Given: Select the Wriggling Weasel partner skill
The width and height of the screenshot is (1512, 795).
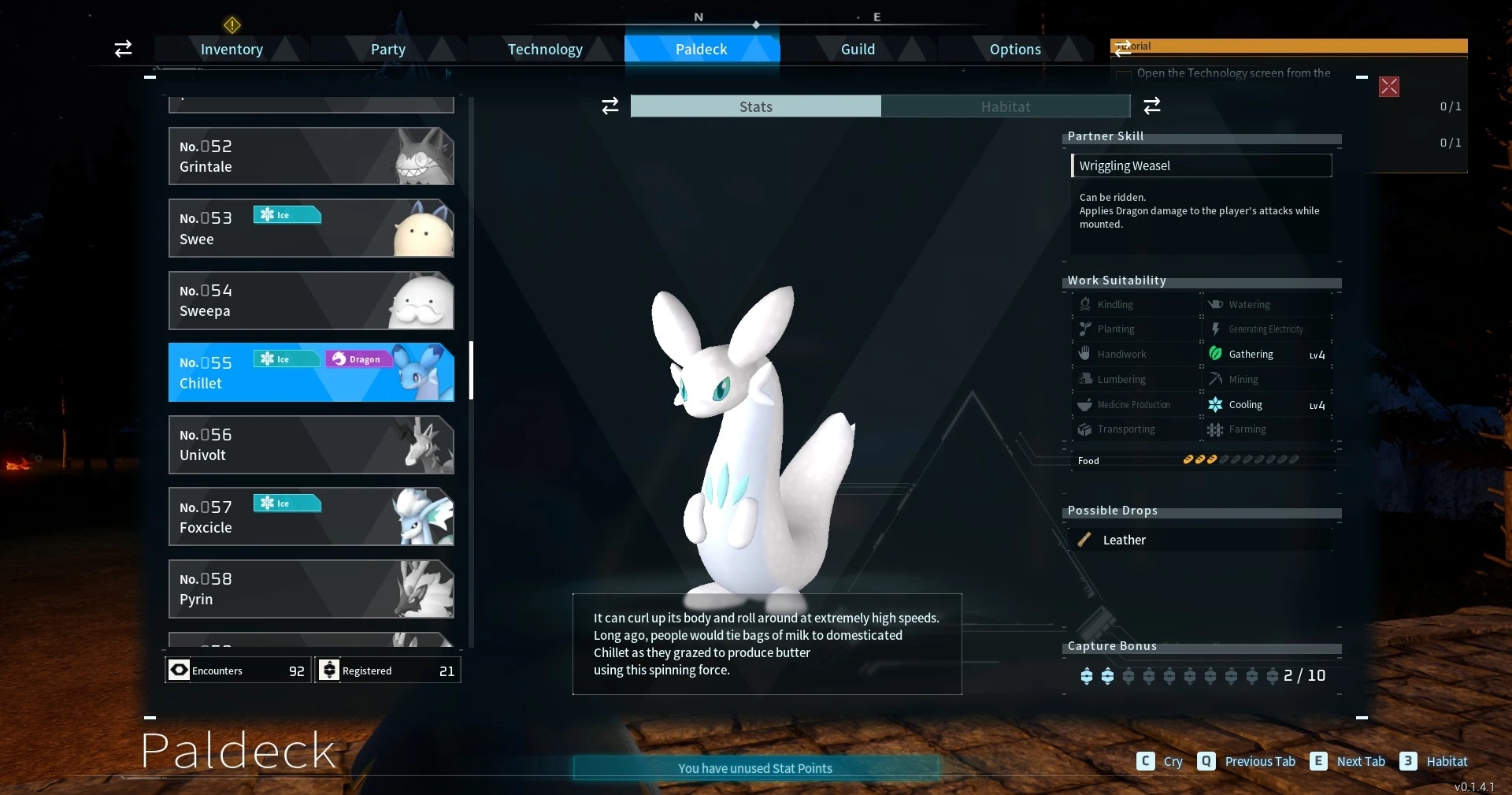Looking at the screenshot, I should [x=1201, y=165].
